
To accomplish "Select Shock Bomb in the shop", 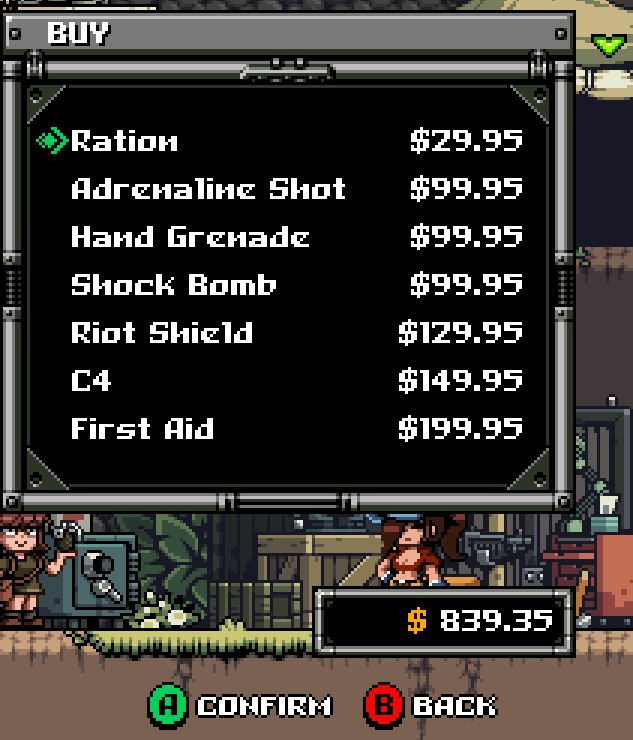I will [173, 285].
